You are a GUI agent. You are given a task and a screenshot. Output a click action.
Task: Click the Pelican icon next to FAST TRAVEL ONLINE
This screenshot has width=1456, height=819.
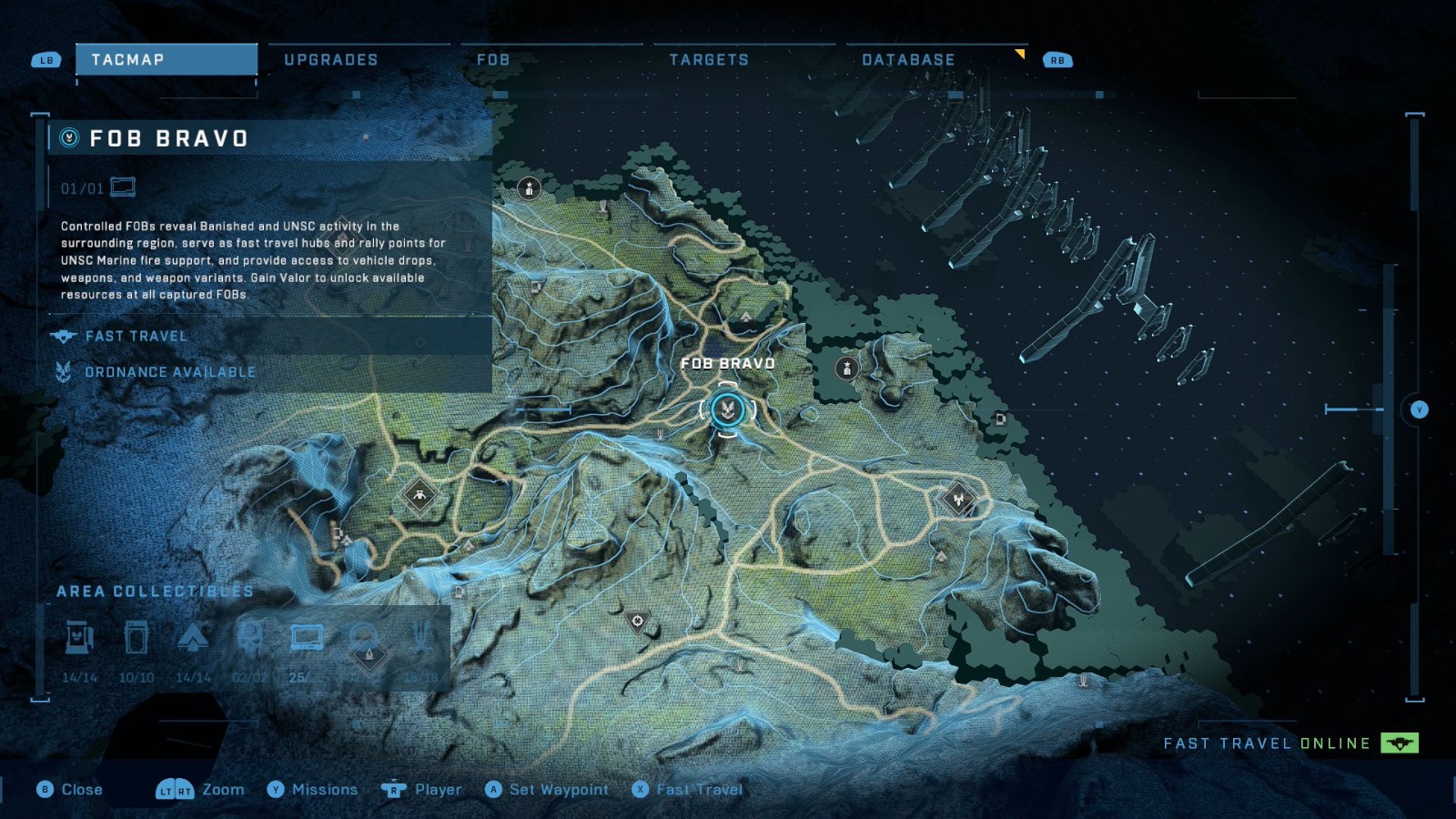[1399, 743]
